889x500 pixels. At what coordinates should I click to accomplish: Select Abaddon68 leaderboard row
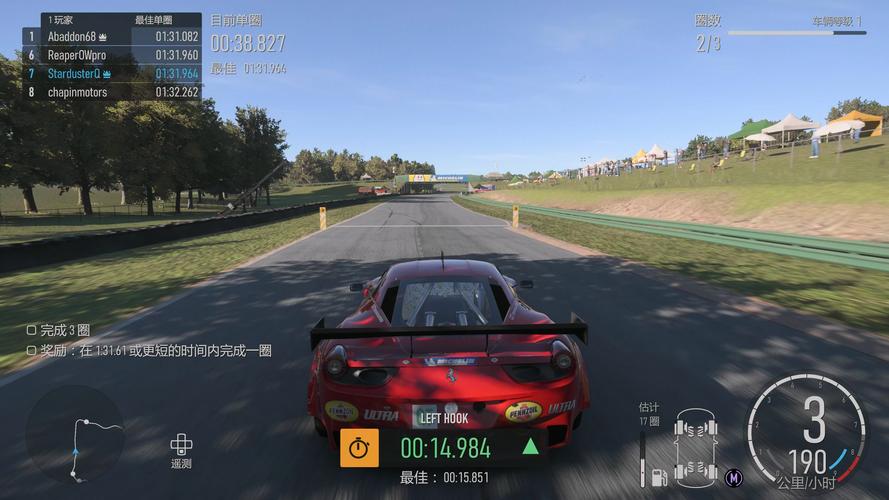tap(111, 36)
